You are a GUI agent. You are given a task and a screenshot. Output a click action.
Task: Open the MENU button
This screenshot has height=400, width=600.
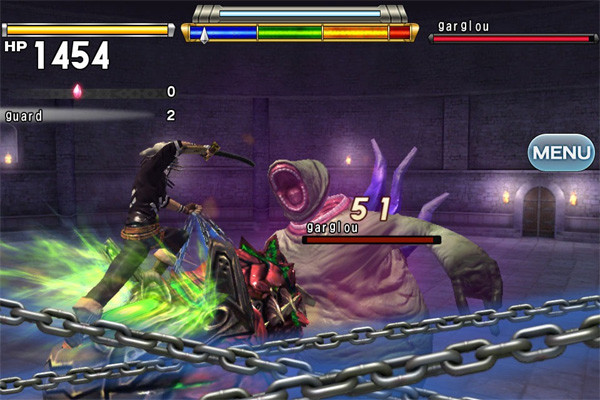(x=561, y=153)
